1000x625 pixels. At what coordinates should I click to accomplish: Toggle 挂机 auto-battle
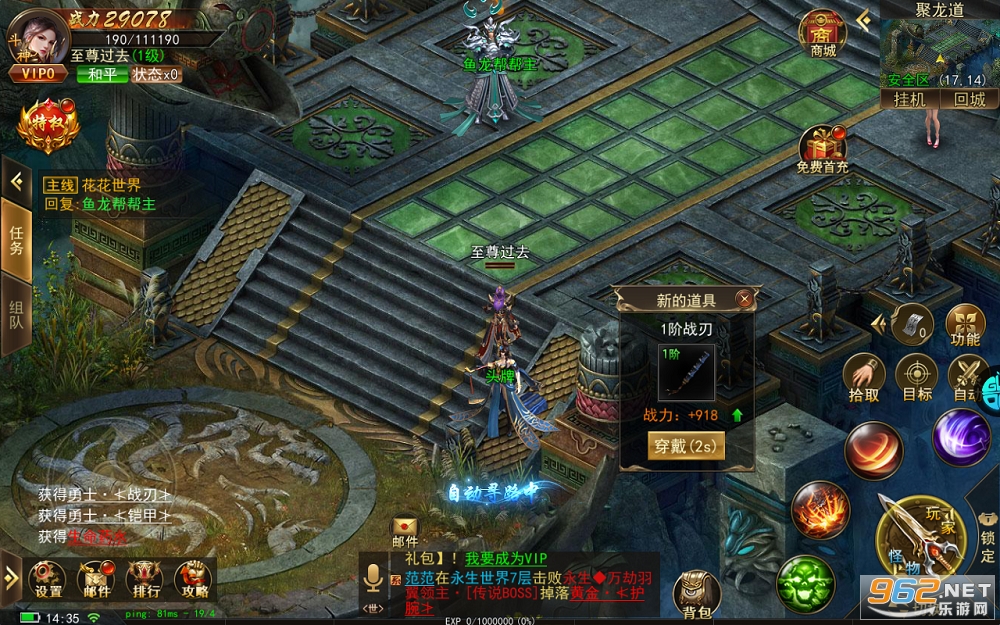point(909,99)
